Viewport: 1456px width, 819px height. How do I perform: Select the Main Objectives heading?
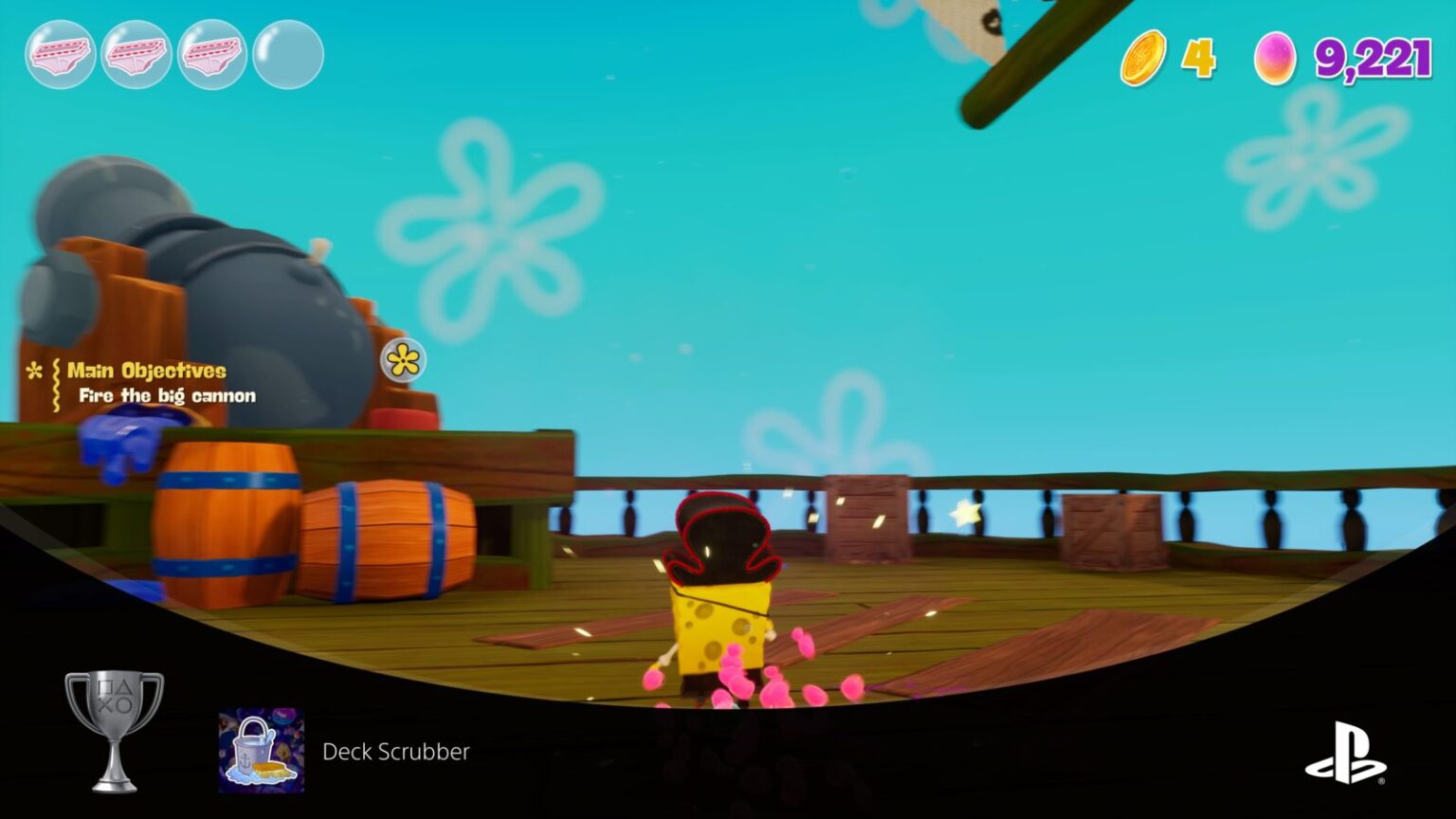click(x=147, y=371)
